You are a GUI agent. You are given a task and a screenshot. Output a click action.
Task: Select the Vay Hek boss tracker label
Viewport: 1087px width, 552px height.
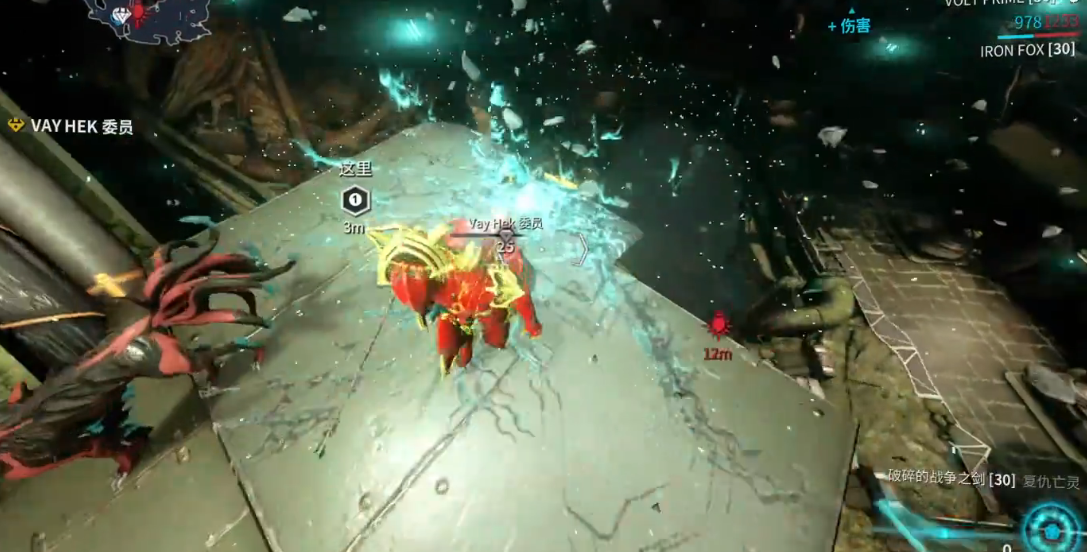[x=70, y=126]
